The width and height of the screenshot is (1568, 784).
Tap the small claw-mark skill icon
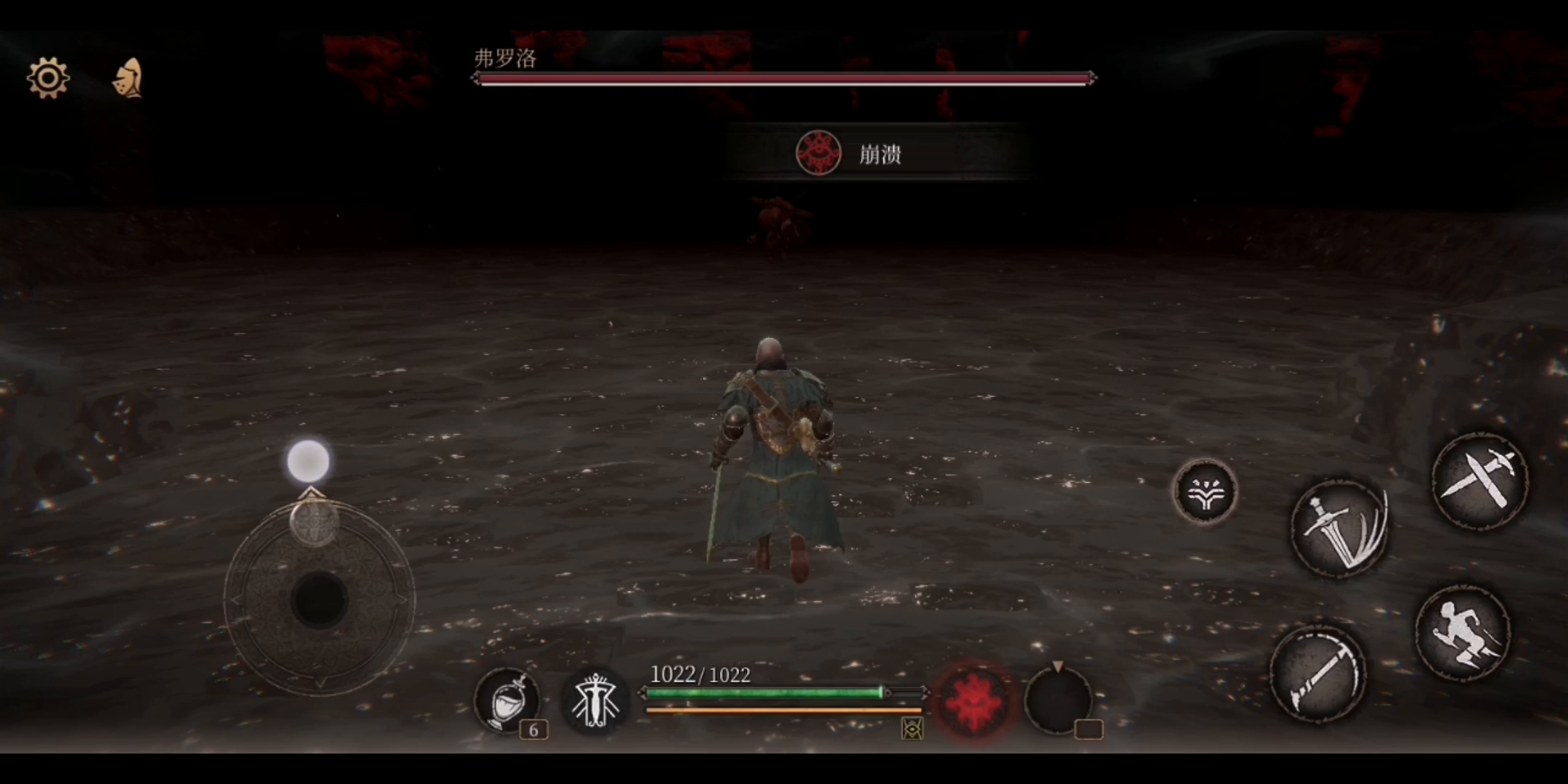pos(1205,492)
